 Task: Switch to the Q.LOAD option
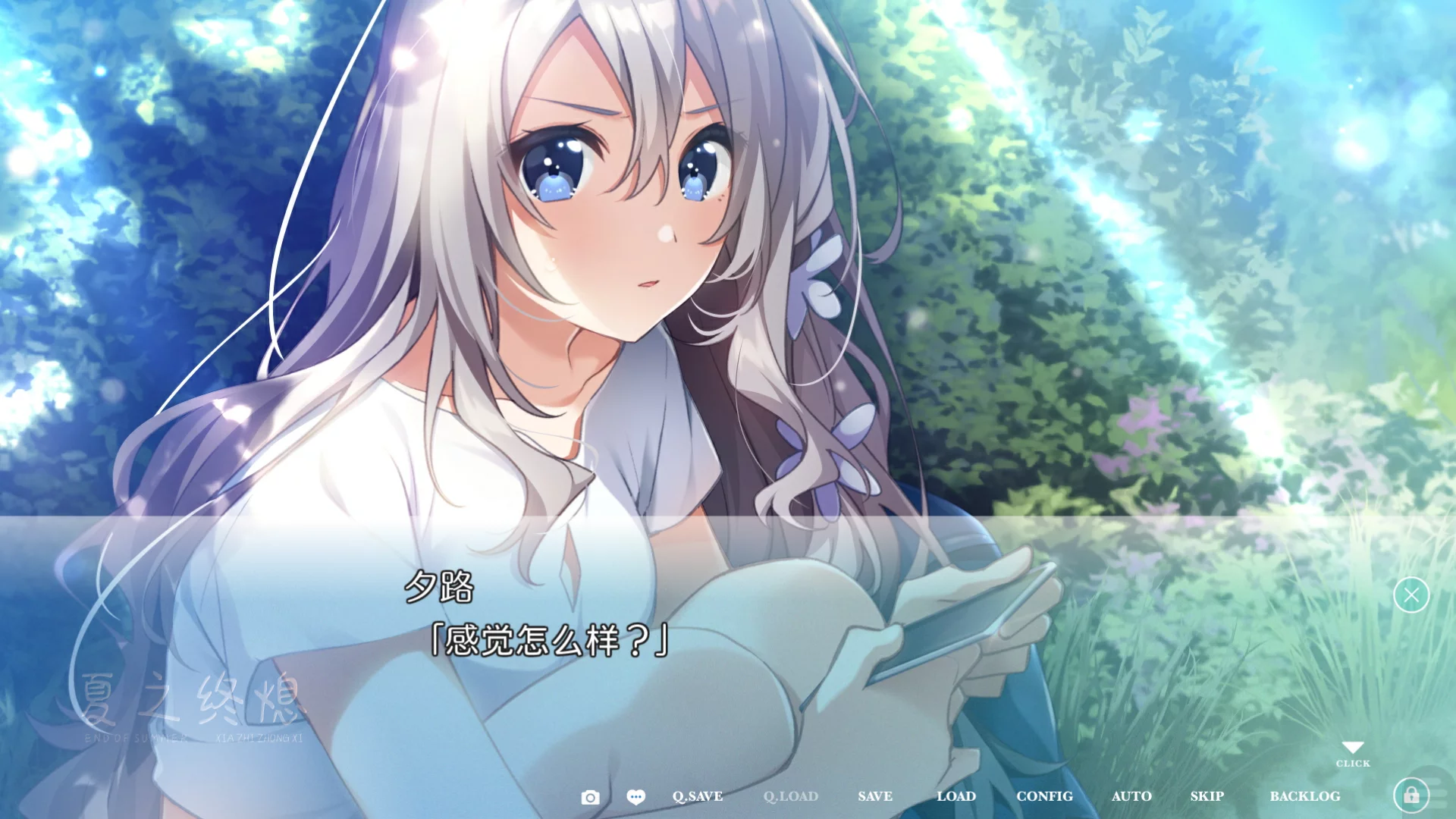coord(790,796)
